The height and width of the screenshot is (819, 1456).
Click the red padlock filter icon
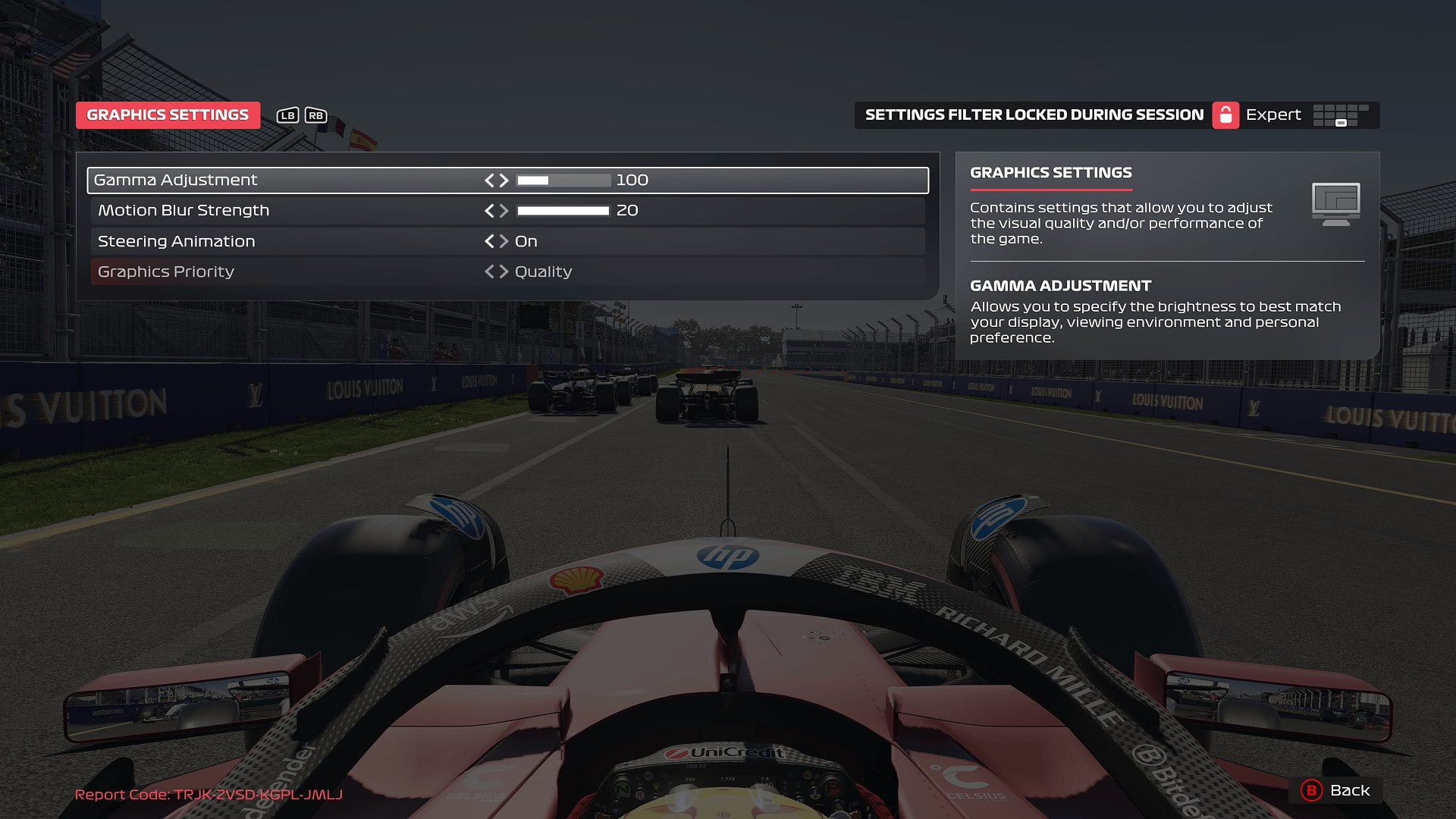[x=1227, y=115]
